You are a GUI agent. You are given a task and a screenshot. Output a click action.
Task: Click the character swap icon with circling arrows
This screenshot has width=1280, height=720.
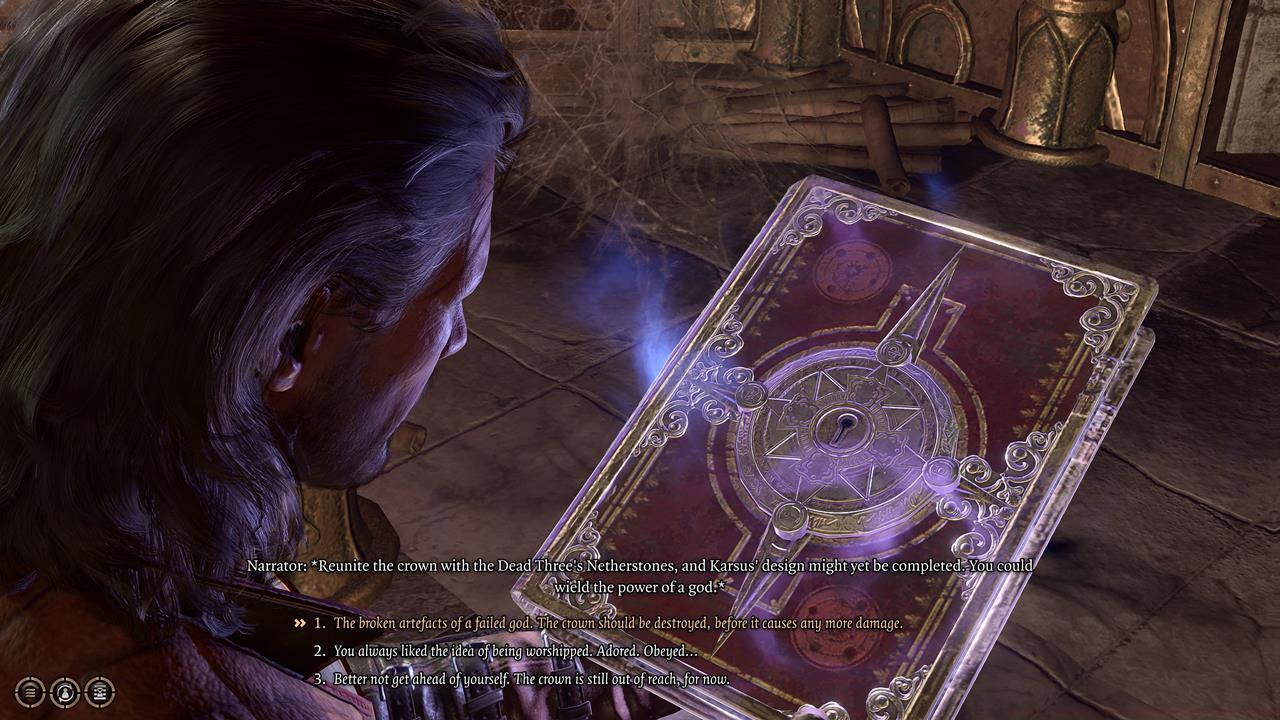65,691
